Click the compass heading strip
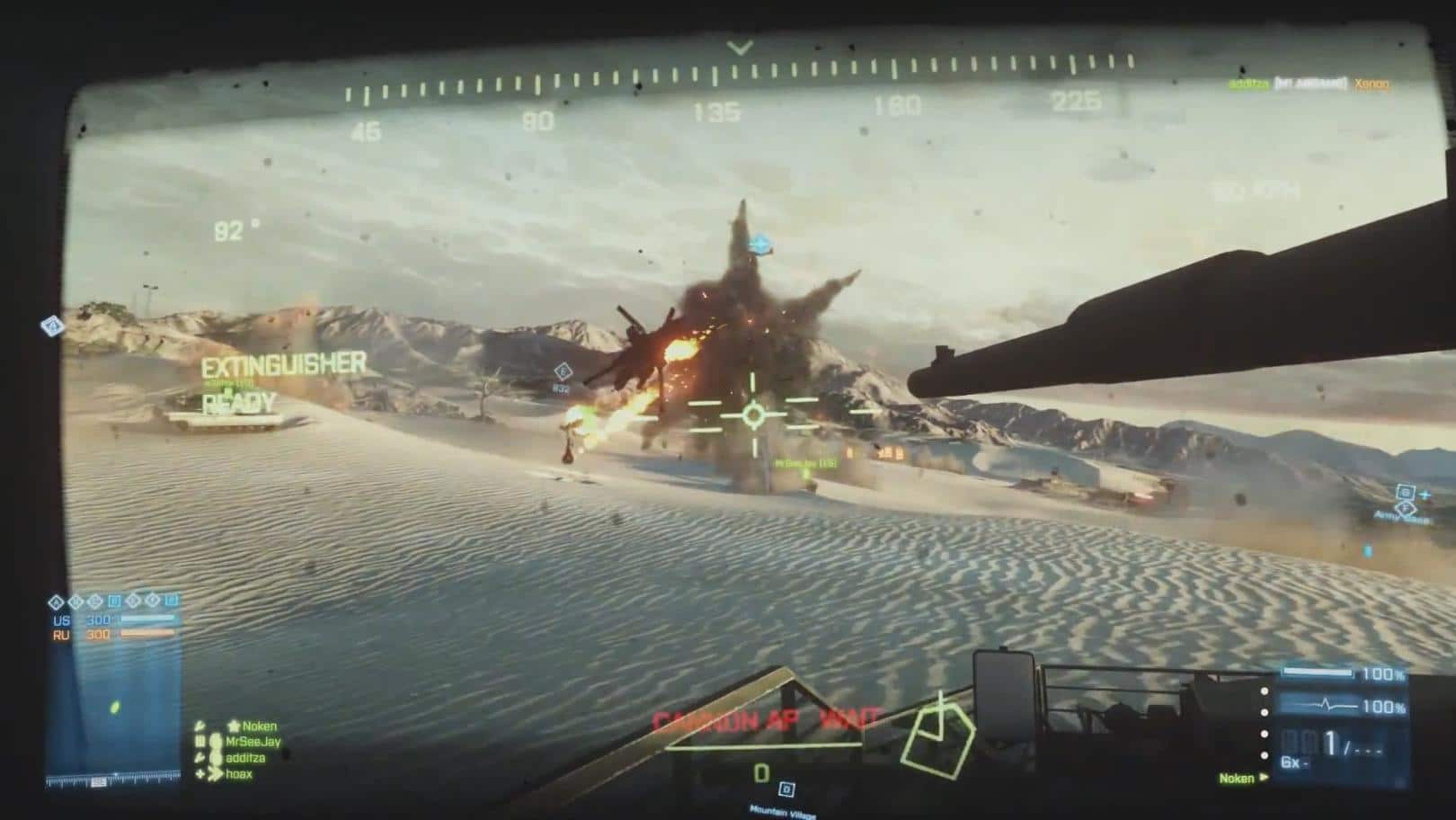Viewport: 1456px width, 820px height. [x=739, y=88]
